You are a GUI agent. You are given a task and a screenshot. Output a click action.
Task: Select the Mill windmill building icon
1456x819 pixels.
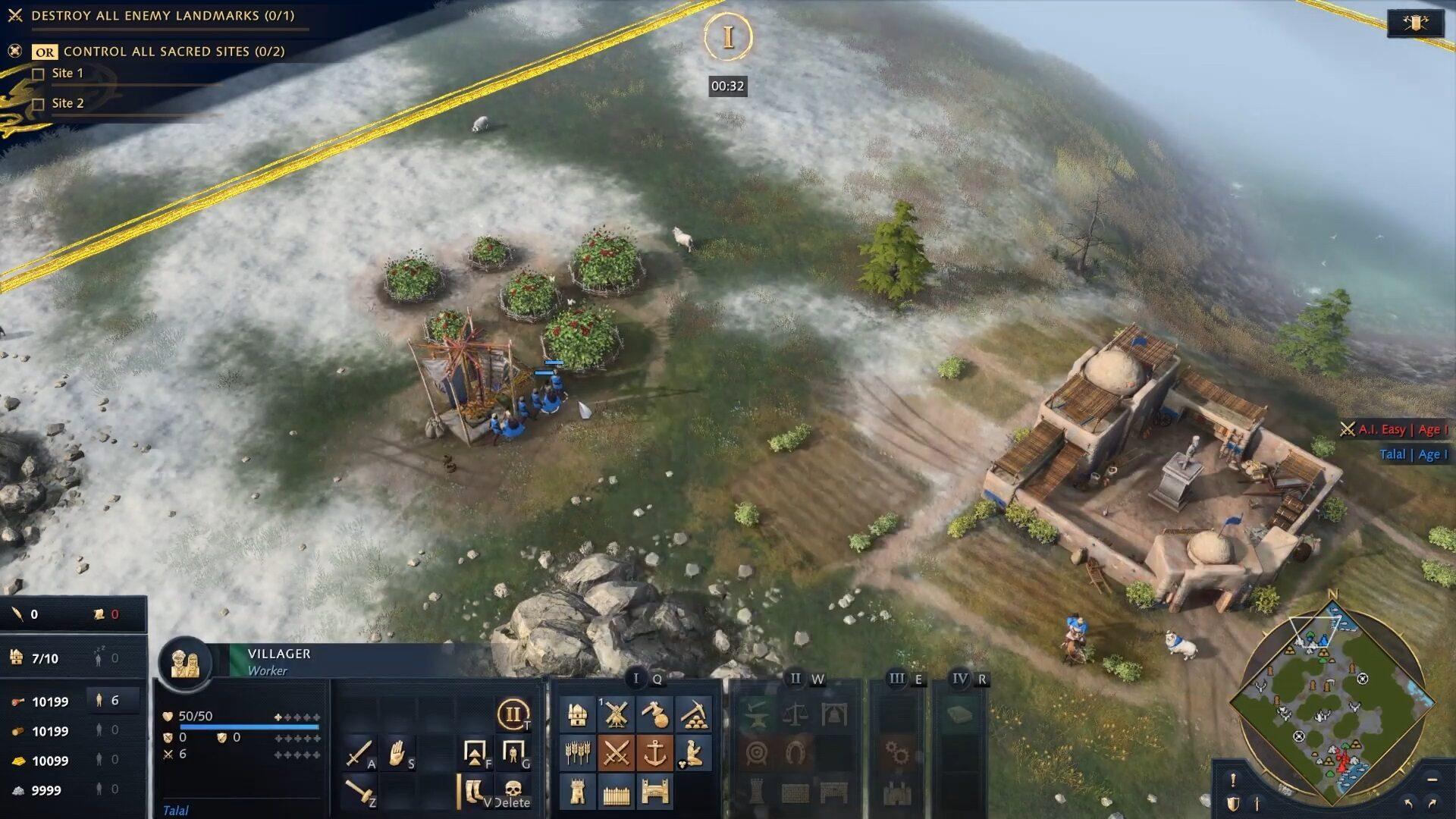(616, 714)
